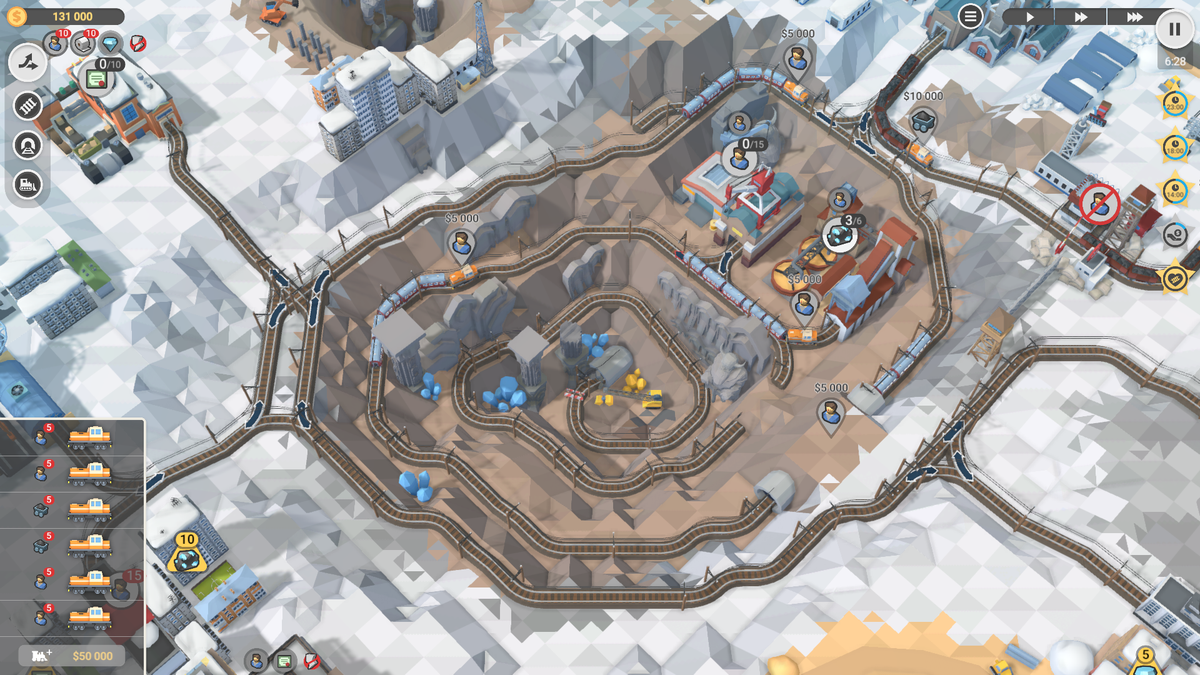Select the track switch routing tool
Image resolution: width=1200 pixels, height=675 pixels.
pyautogui.click(x=28, y=63)
